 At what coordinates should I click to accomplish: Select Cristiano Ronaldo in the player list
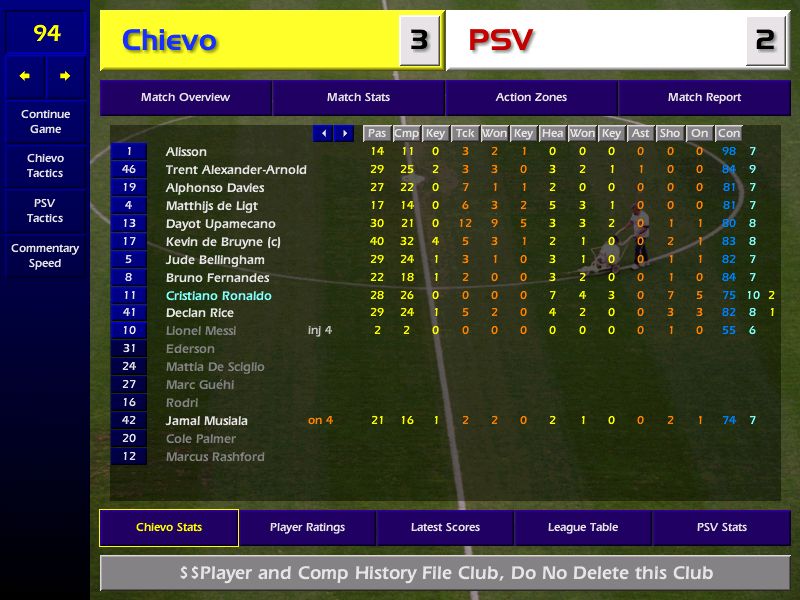(218, 296)
